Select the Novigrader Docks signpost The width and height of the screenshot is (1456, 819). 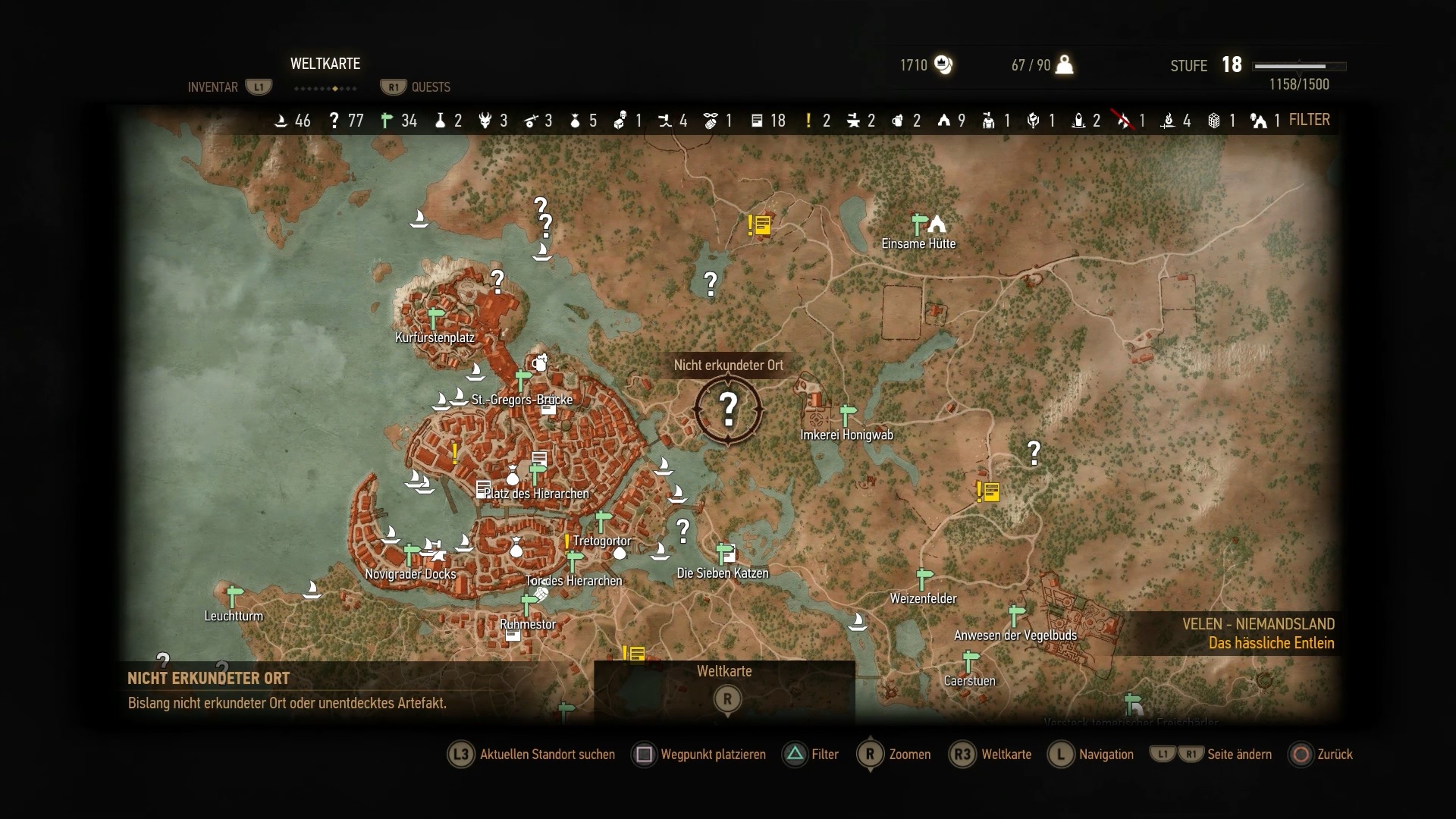coord(411,554)
